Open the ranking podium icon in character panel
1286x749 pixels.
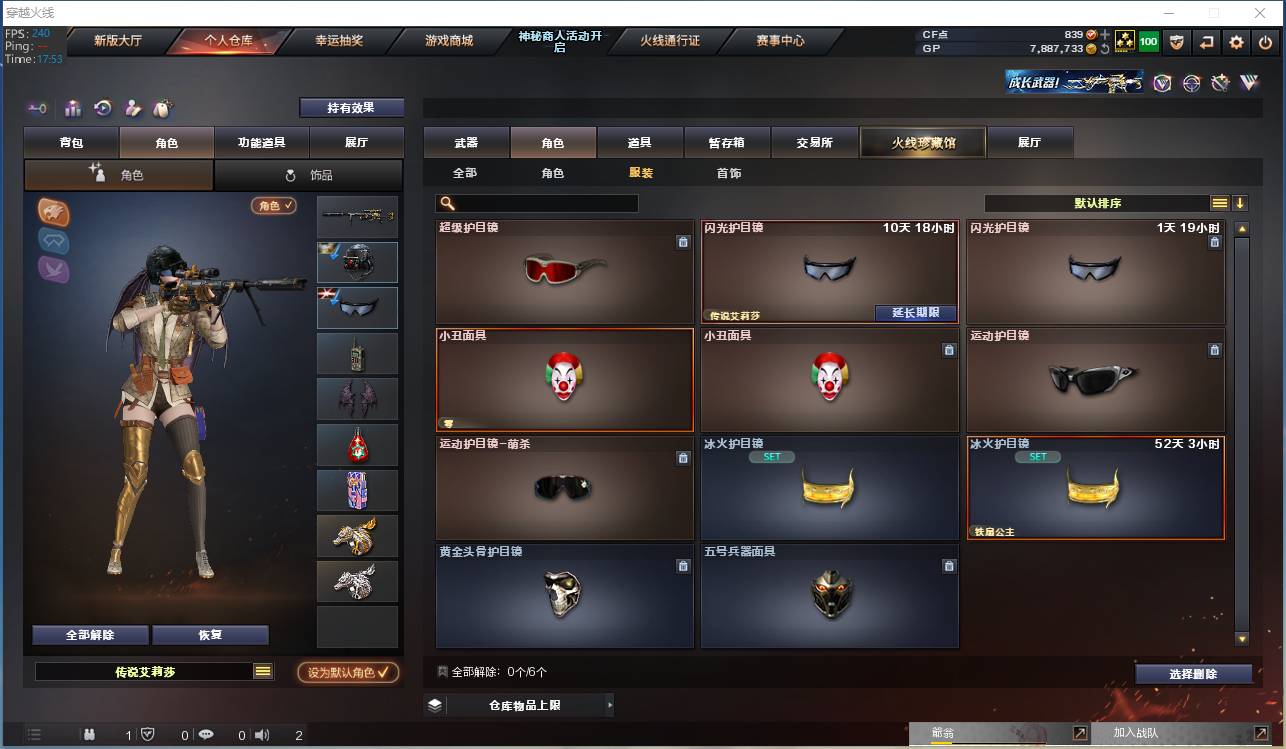click(x=73, y=108)
